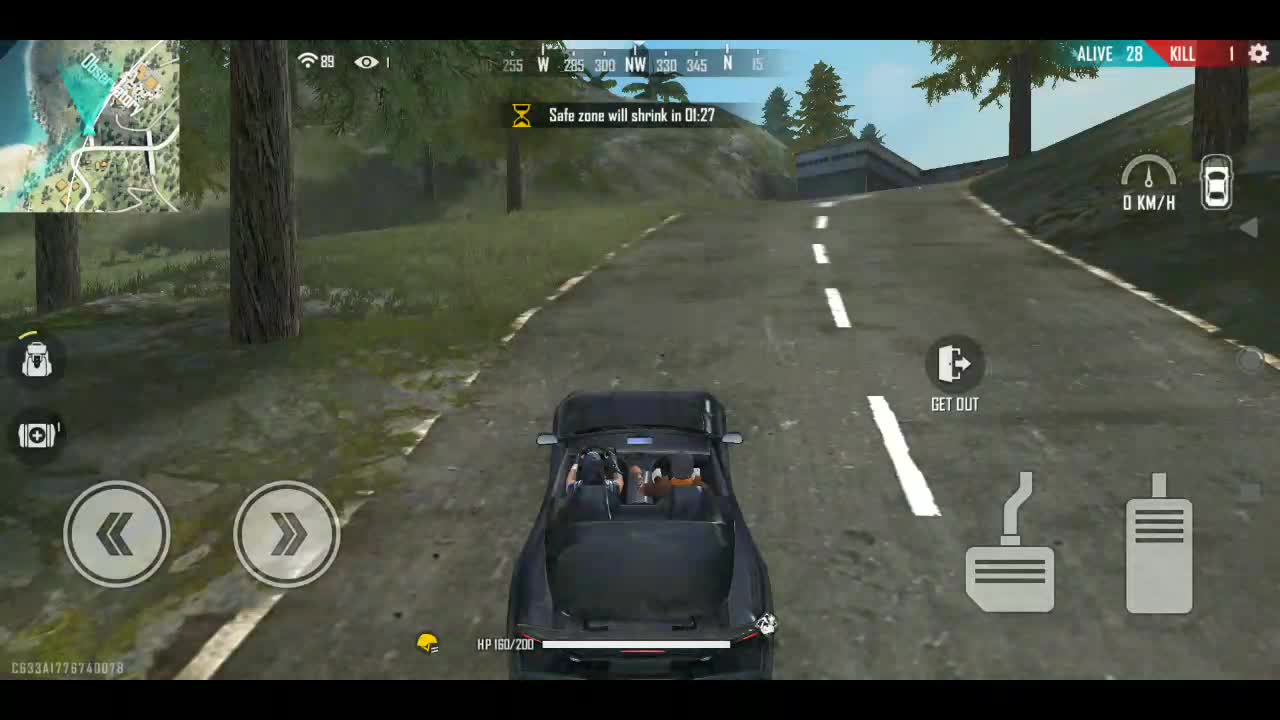Viewport: 1280px width, 720px height.
Task: Expand the minimap
Action: pyautogui.click(x=90, y=126)
